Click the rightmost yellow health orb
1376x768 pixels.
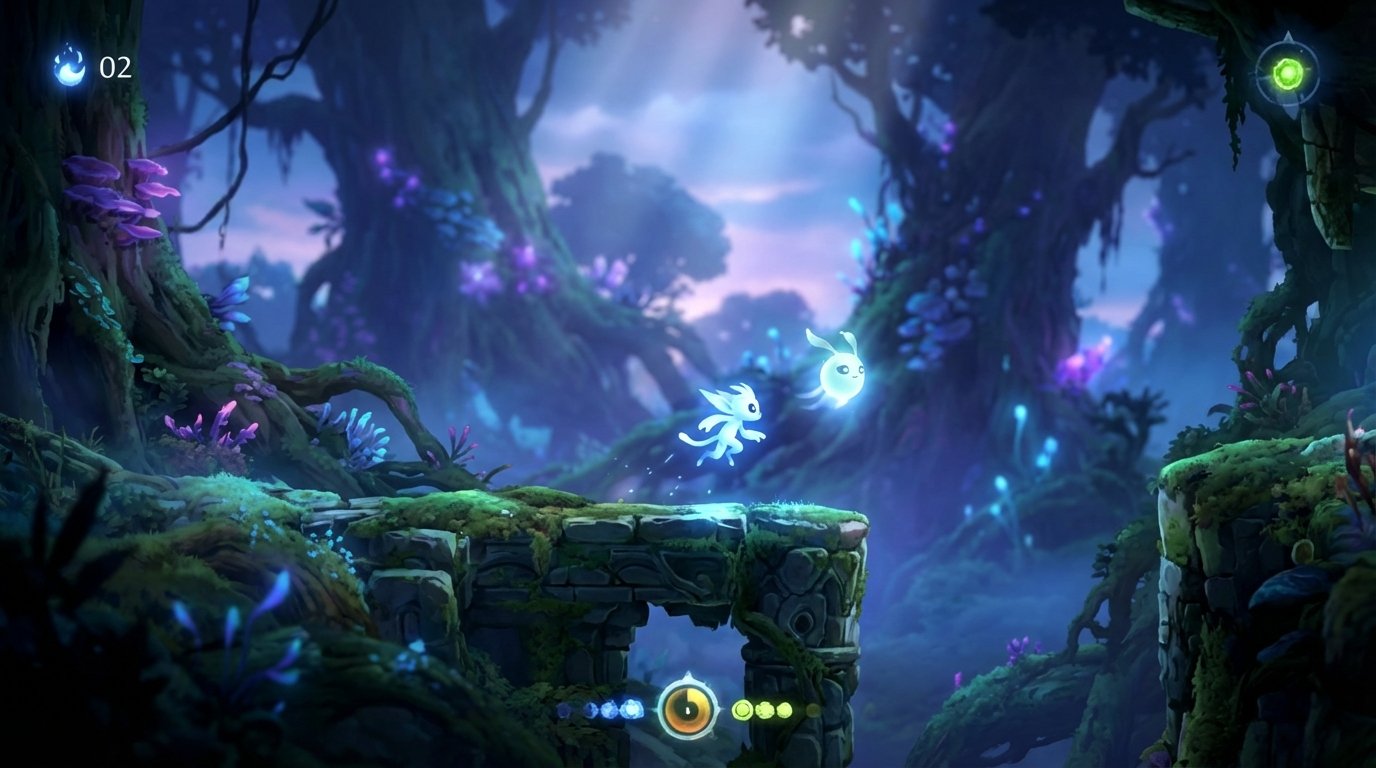point(786,711)
